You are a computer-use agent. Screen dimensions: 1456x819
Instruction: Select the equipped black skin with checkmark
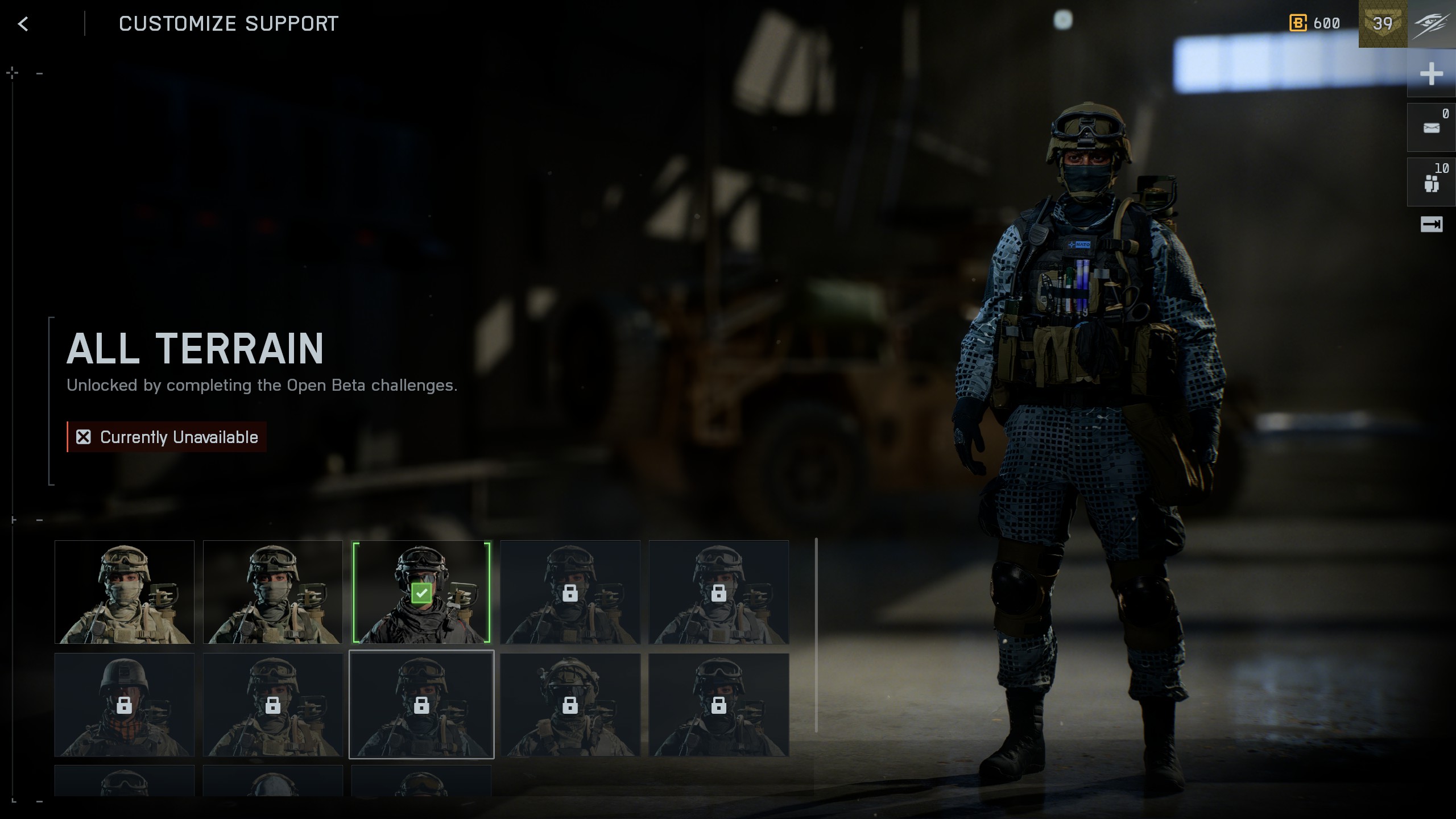421,592
